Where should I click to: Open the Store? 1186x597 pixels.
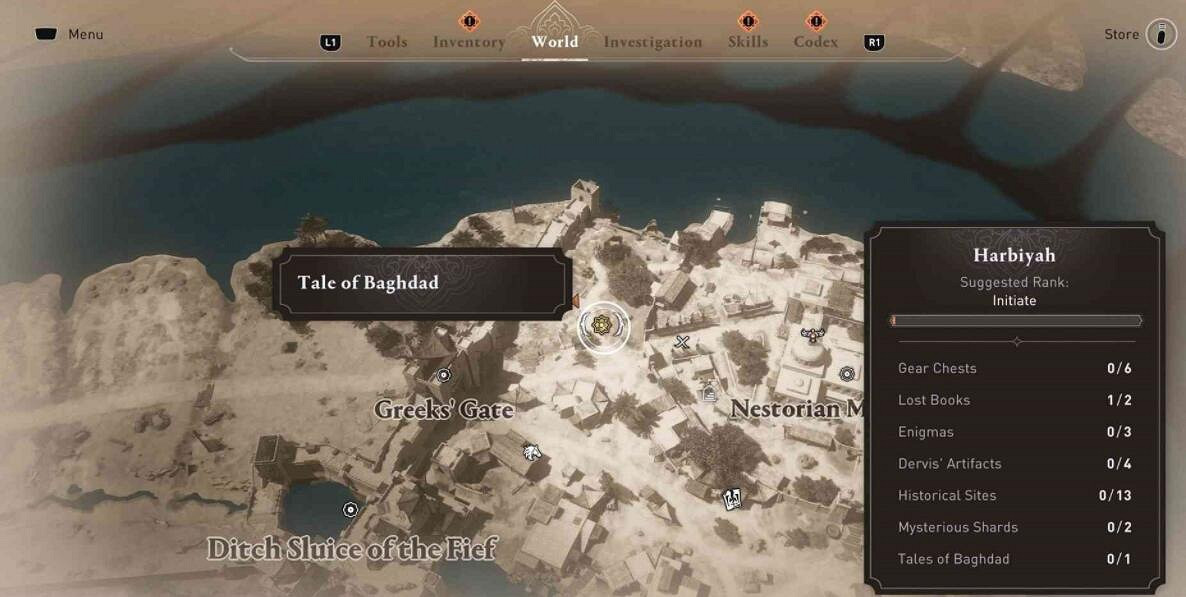point(1160,35)
